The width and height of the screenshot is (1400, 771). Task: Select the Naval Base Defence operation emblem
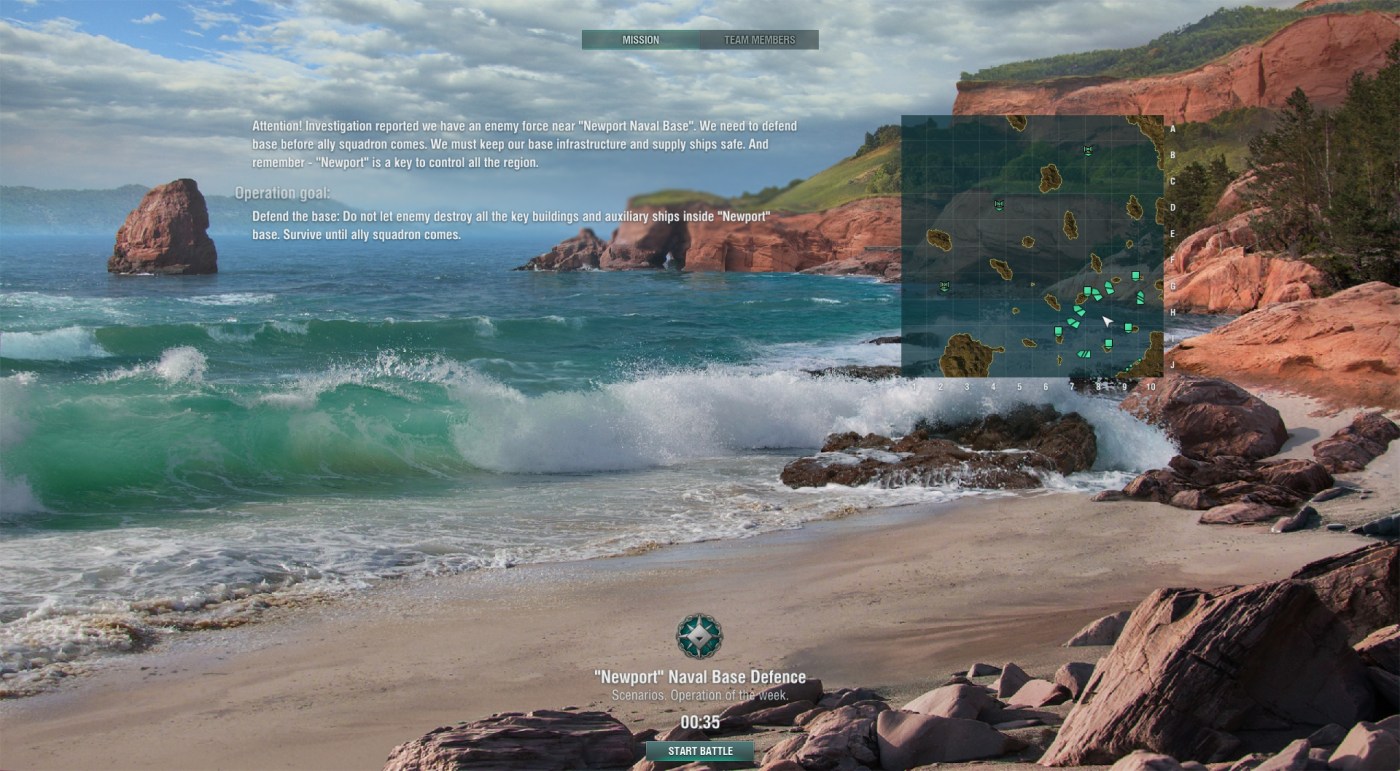(699, 636)
